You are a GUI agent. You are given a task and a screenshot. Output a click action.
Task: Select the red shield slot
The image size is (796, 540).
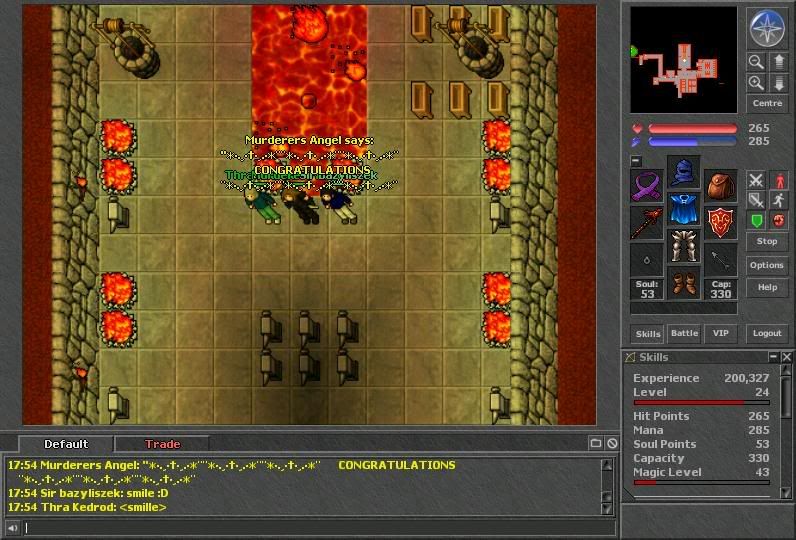[x=719, y=222]
